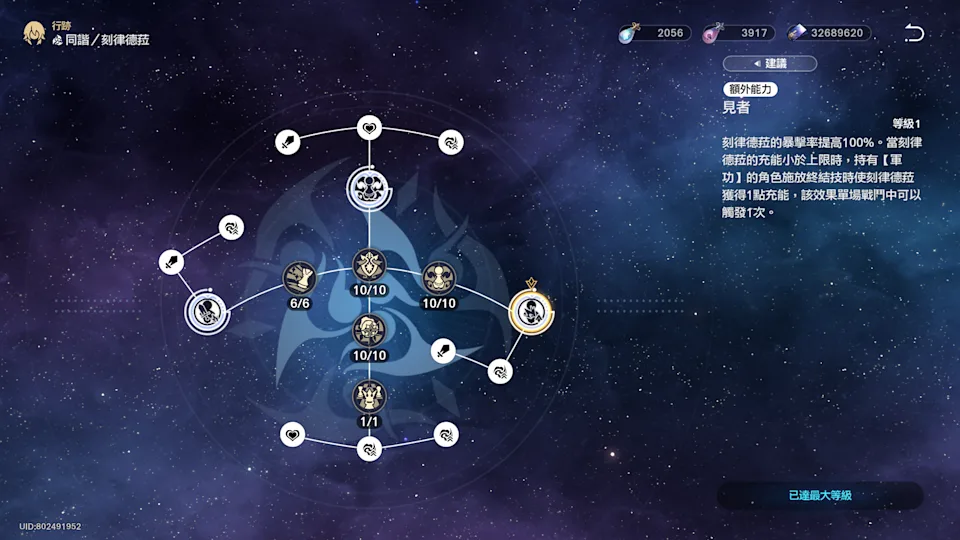Screen dimensions: 960x540
Task: Go back using the return arrow
Action: pyautogui.click(x=914, y=33)
